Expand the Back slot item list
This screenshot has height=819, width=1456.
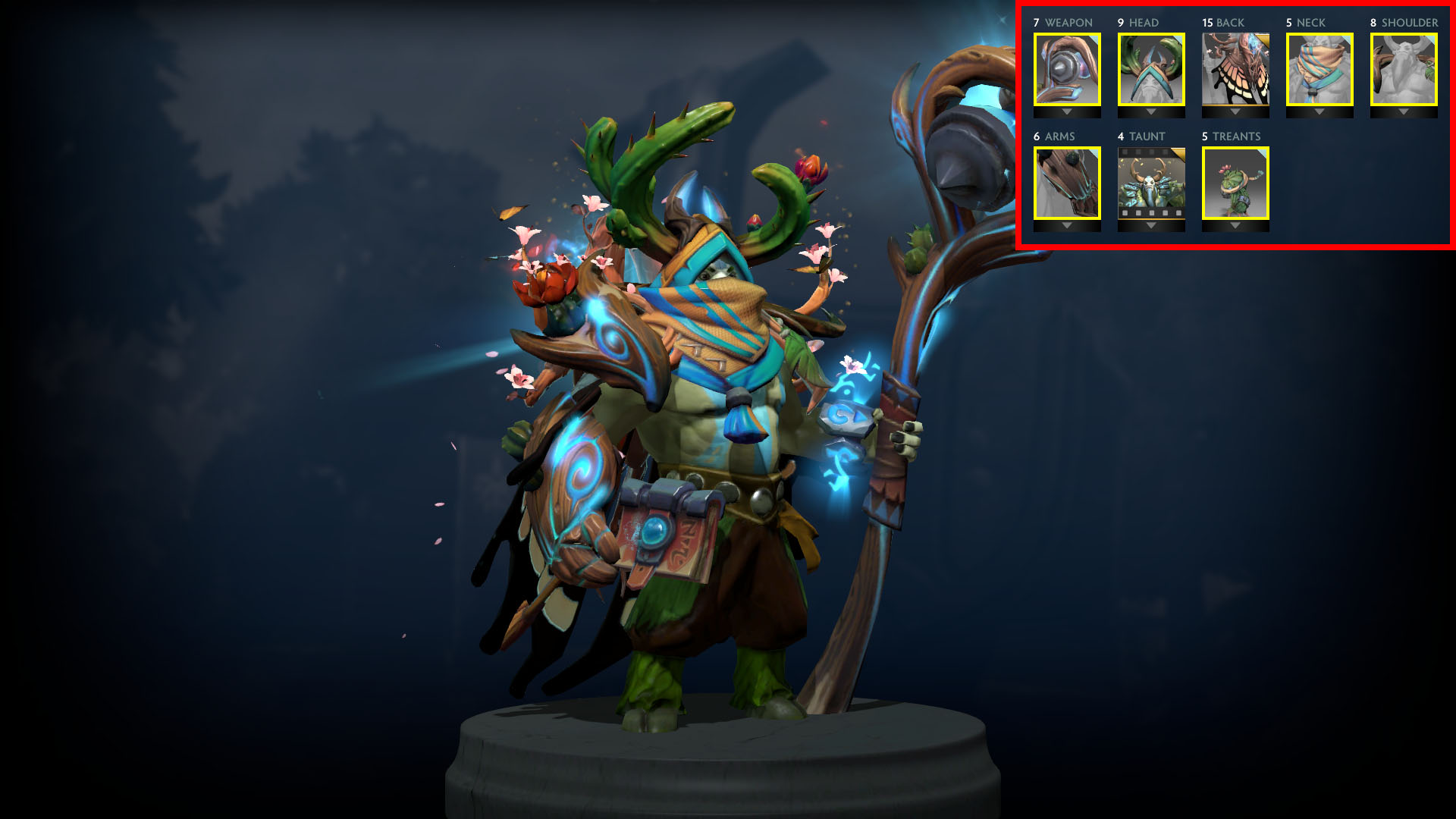pyautogui.click(x=1235, y=111)
